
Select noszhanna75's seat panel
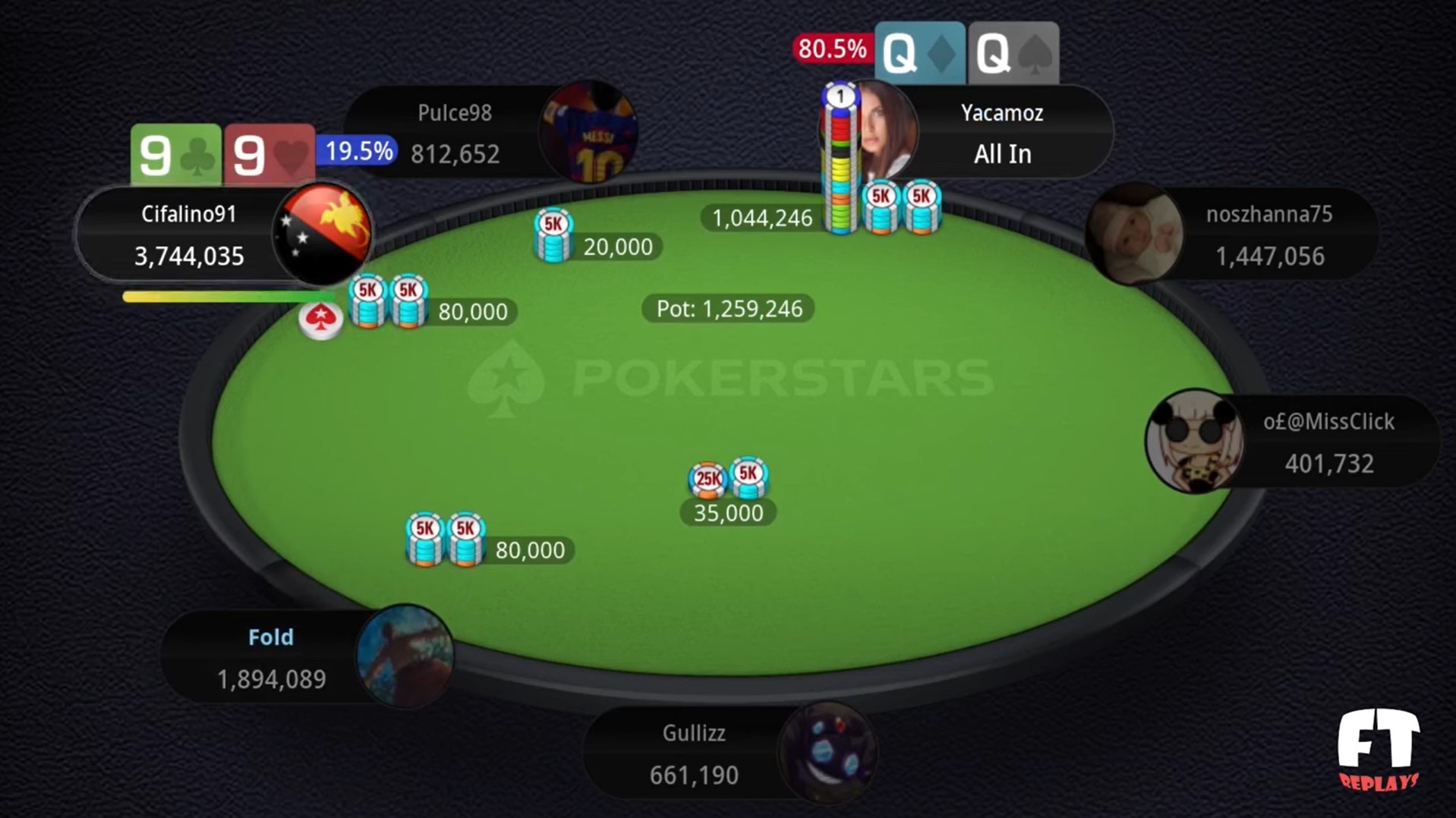tap(1269, 235)
